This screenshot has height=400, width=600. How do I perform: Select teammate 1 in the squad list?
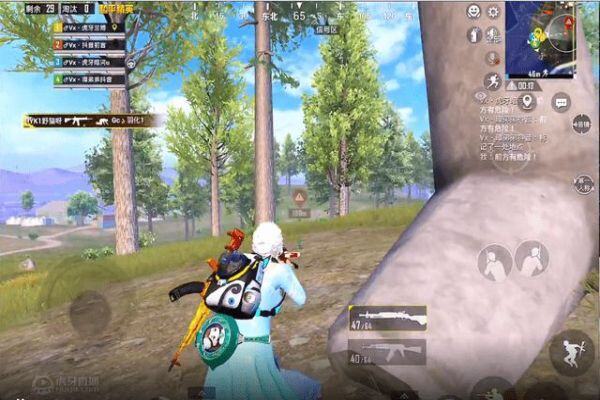[89, 29]
